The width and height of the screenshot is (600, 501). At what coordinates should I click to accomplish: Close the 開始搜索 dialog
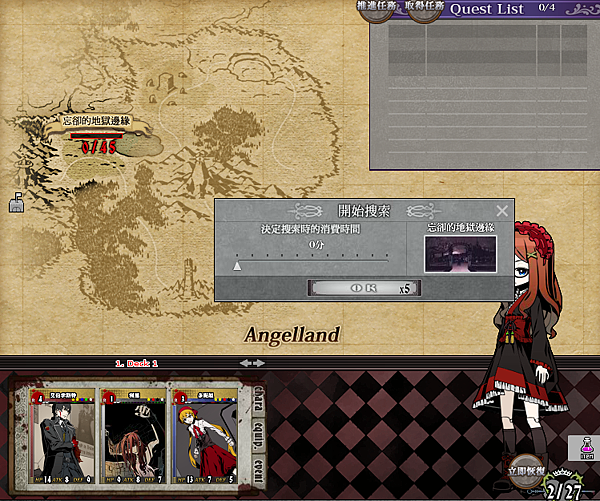pos(502,210)
